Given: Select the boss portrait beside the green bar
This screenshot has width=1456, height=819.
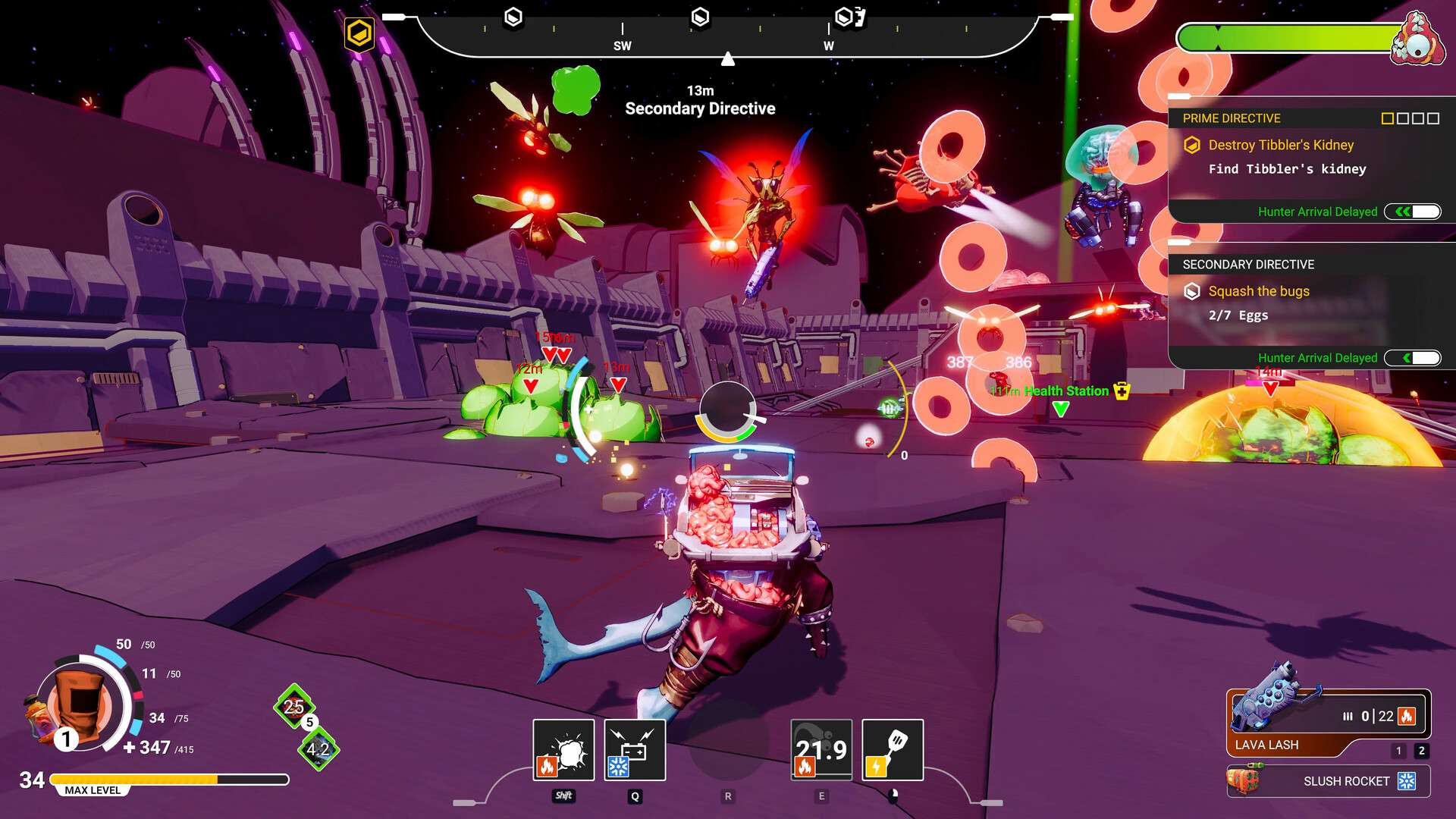Looking at the screenshot, I should pos(1417,39).
